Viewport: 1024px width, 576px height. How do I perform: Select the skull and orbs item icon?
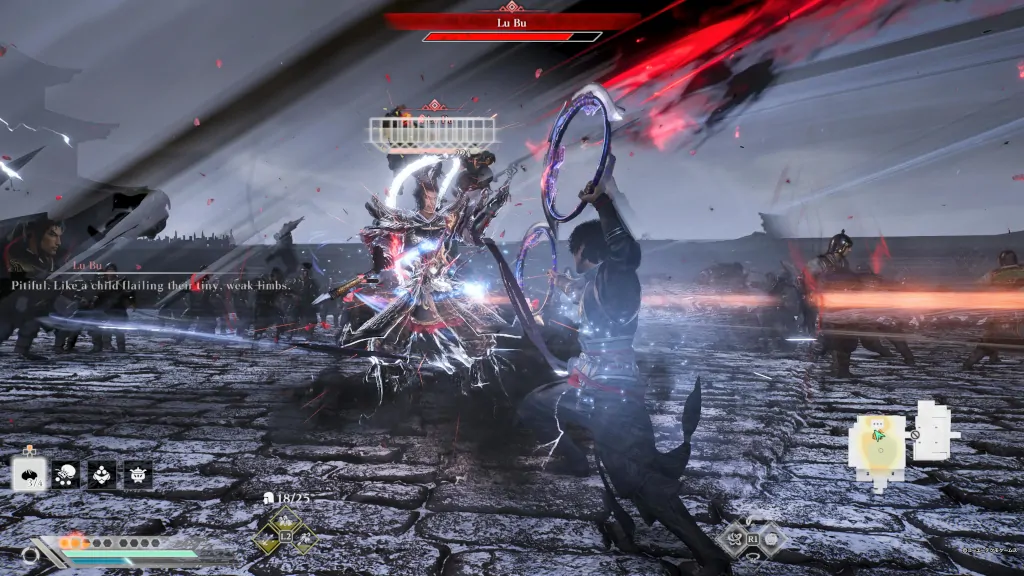(66, 474)
